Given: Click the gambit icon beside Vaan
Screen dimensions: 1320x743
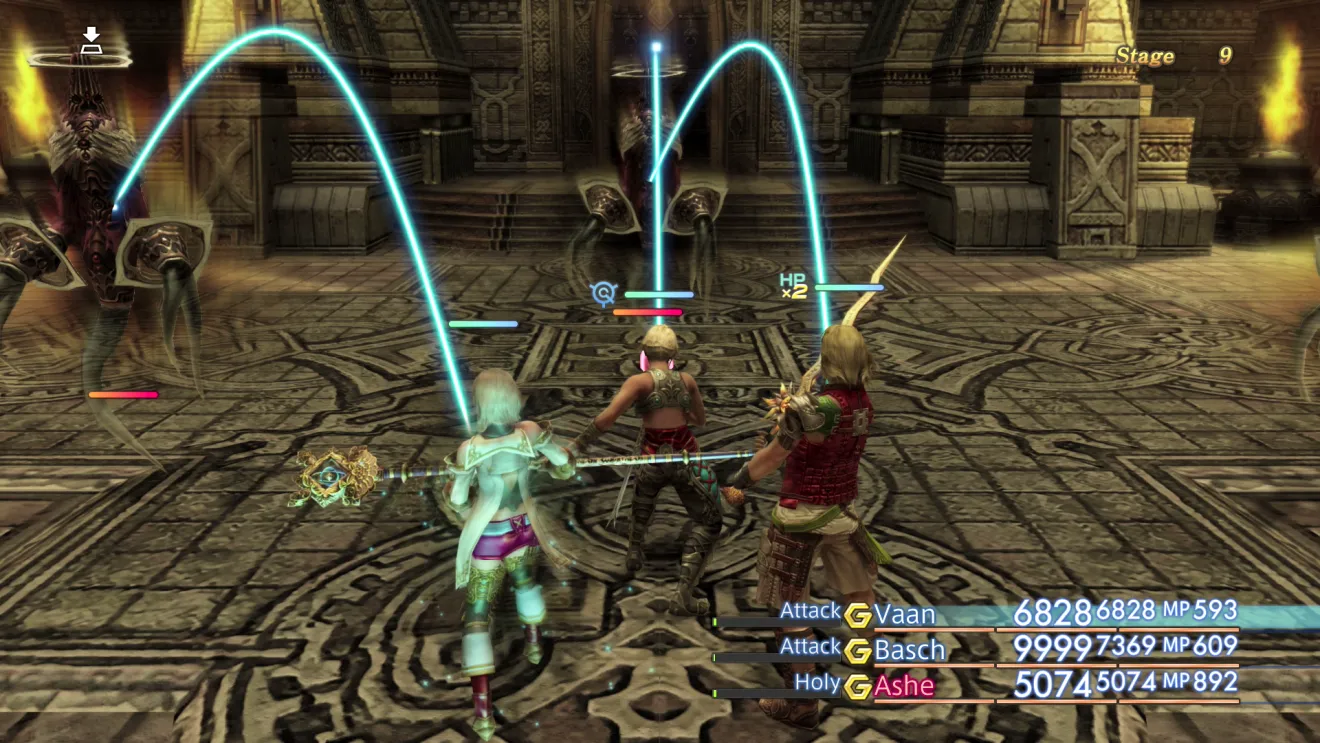Looking at the screenshot, I should pyautogui.click(x=858, y=615).
